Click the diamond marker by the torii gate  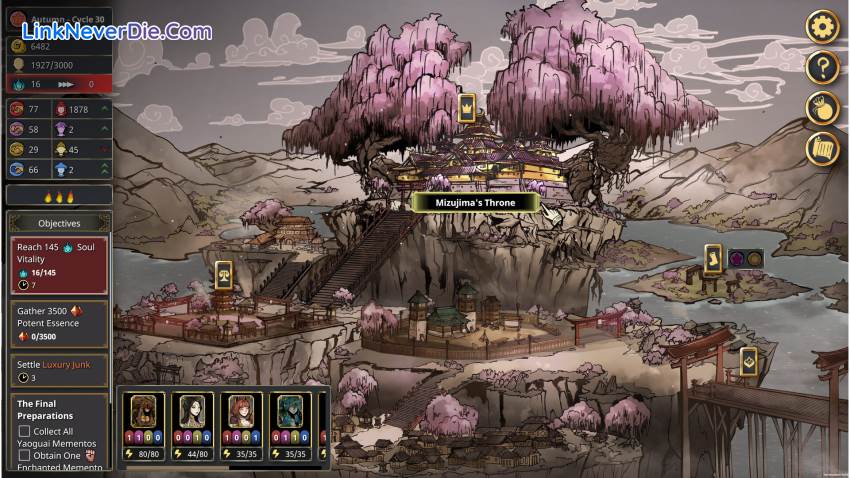(x=748, y=361)
